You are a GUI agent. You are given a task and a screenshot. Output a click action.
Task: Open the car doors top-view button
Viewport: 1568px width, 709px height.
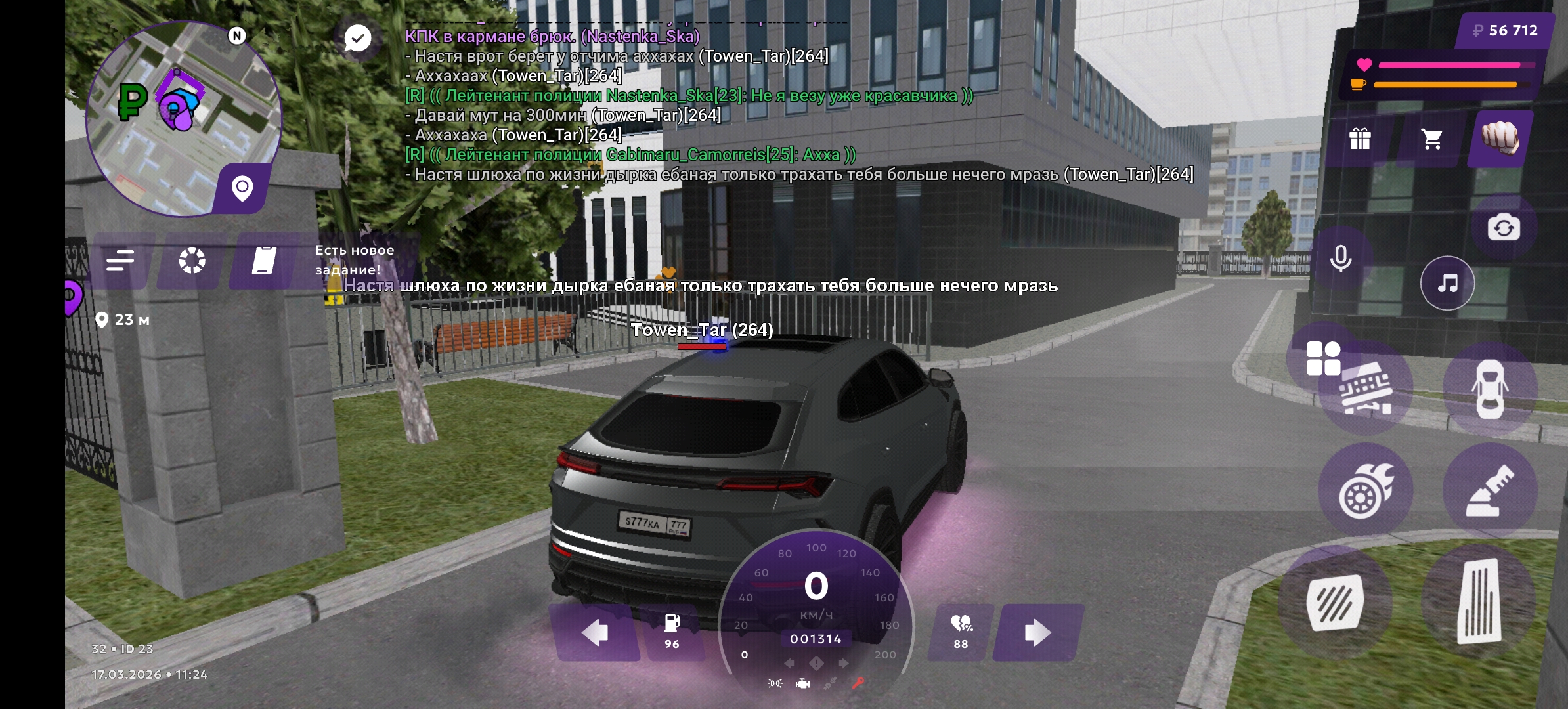[x=1490, y=389]
